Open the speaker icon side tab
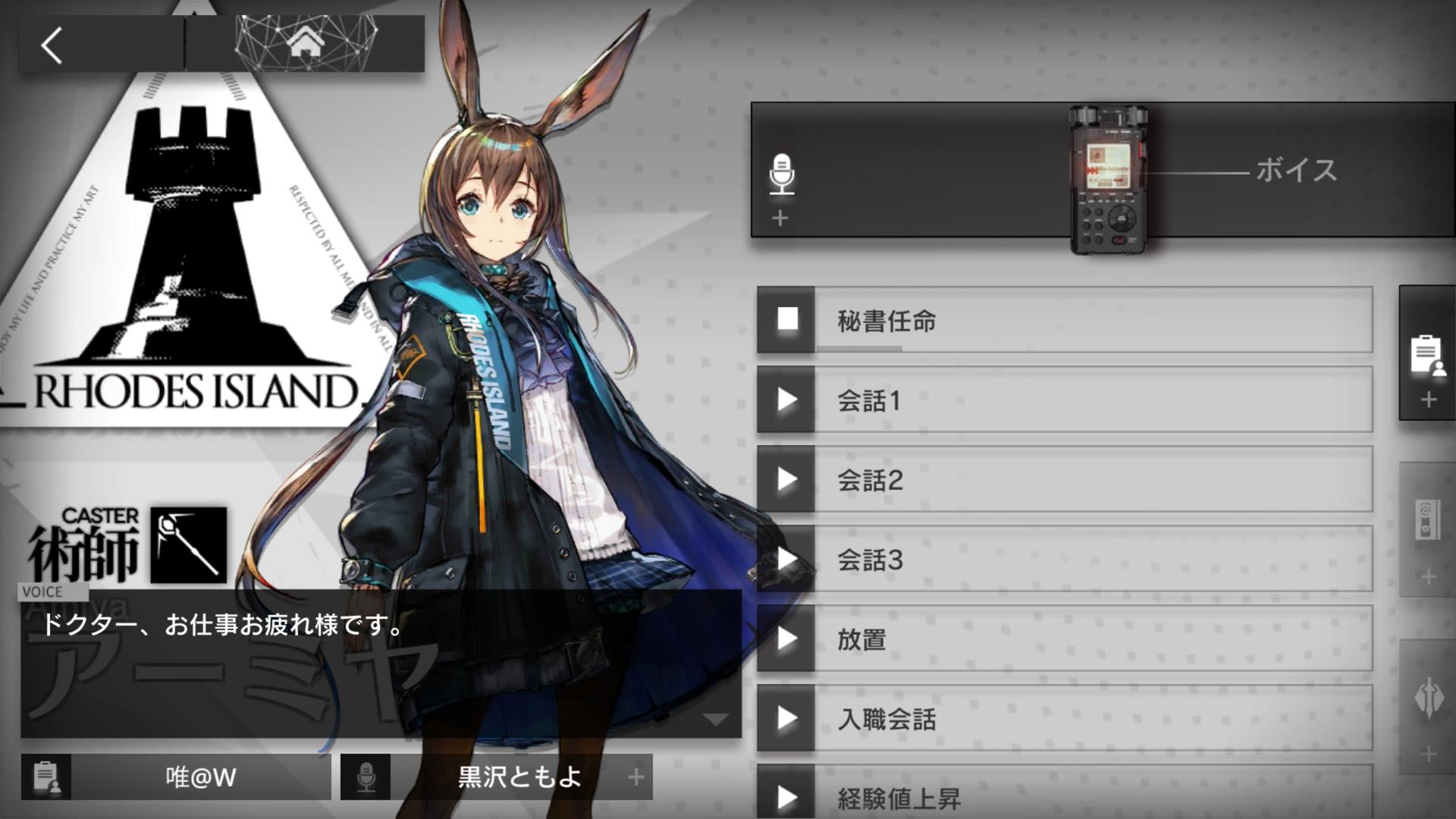1456x819 pixels. tap(1426, 522)
